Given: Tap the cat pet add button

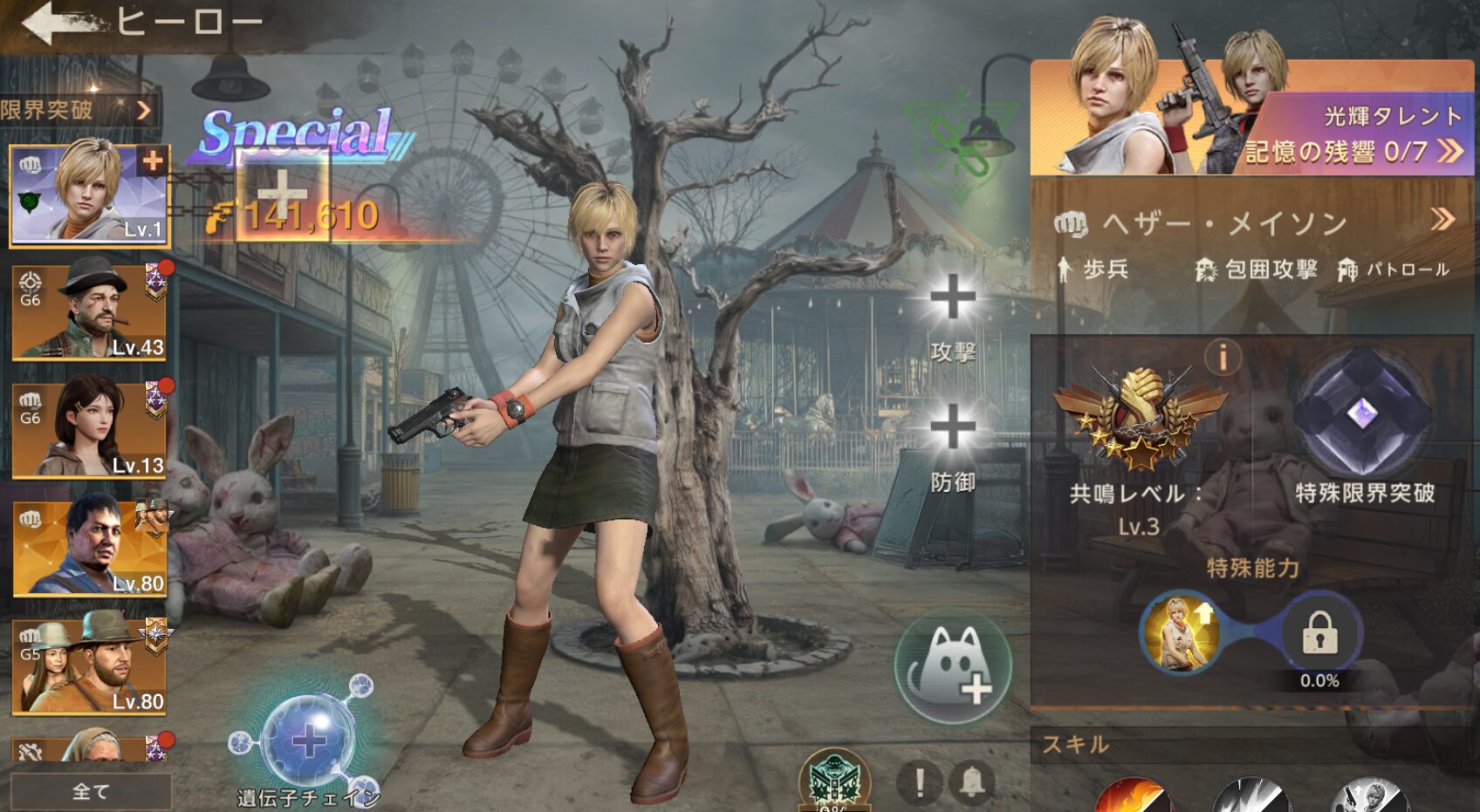Looking at the screenshot, I should (953, 667).
